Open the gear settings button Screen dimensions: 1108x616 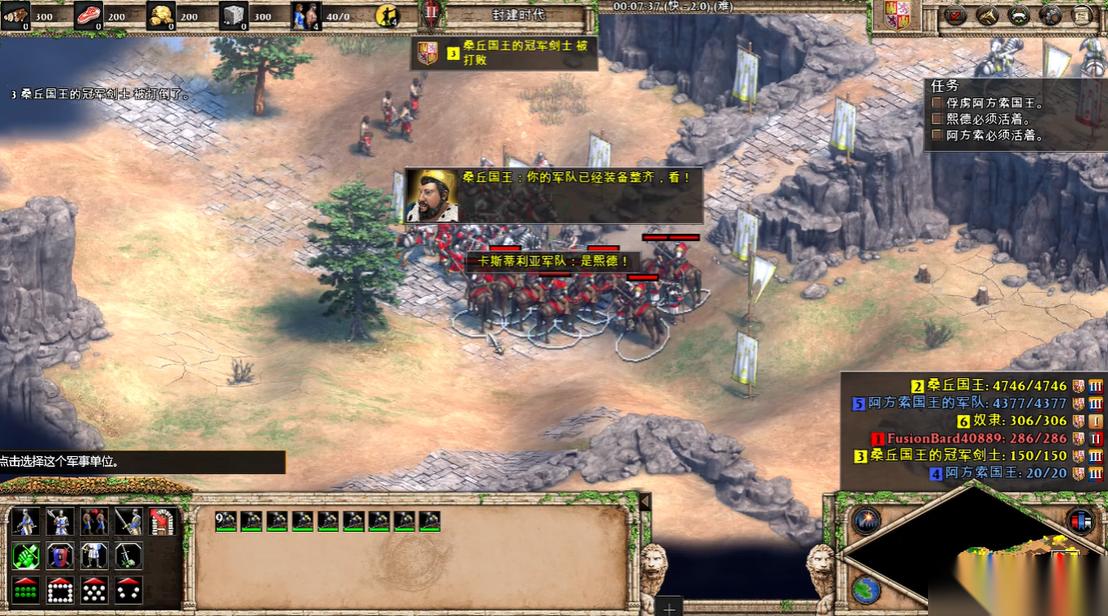click(1050, 15)
